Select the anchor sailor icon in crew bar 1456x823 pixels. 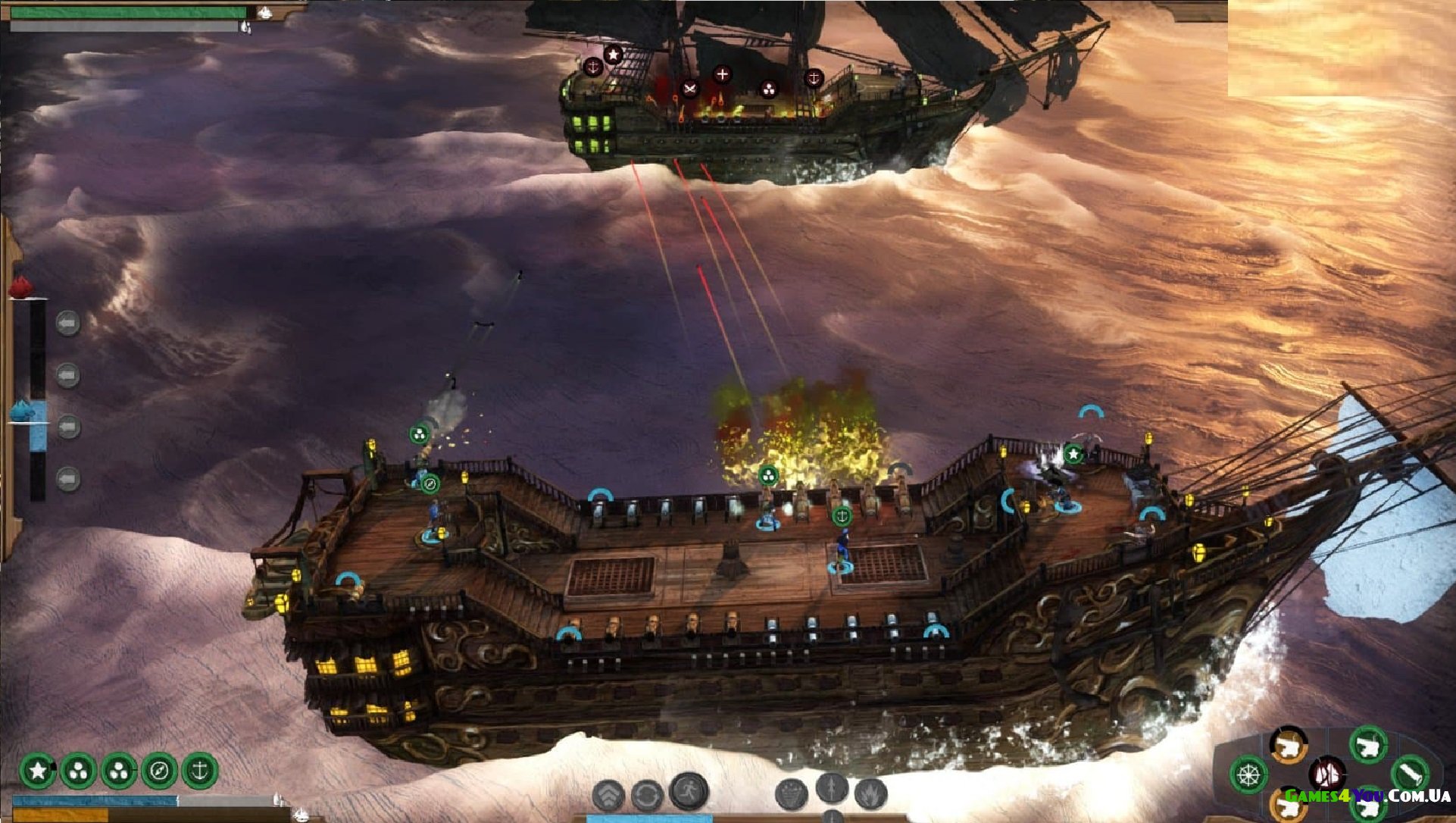[199, 771]
